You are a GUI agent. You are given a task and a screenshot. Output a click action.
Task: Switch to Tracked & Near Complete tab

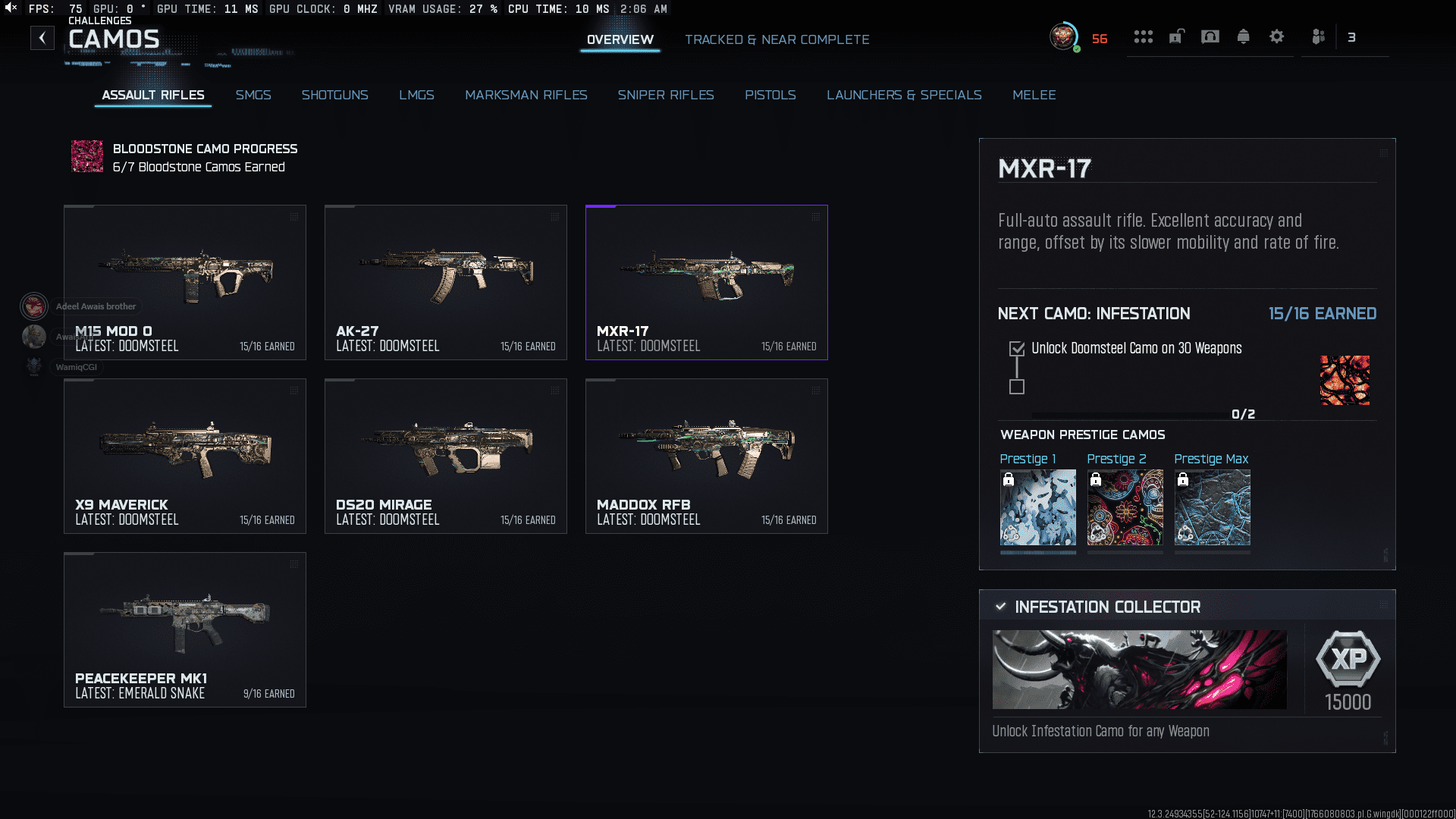pyautogui.click(x=777, y=39)
